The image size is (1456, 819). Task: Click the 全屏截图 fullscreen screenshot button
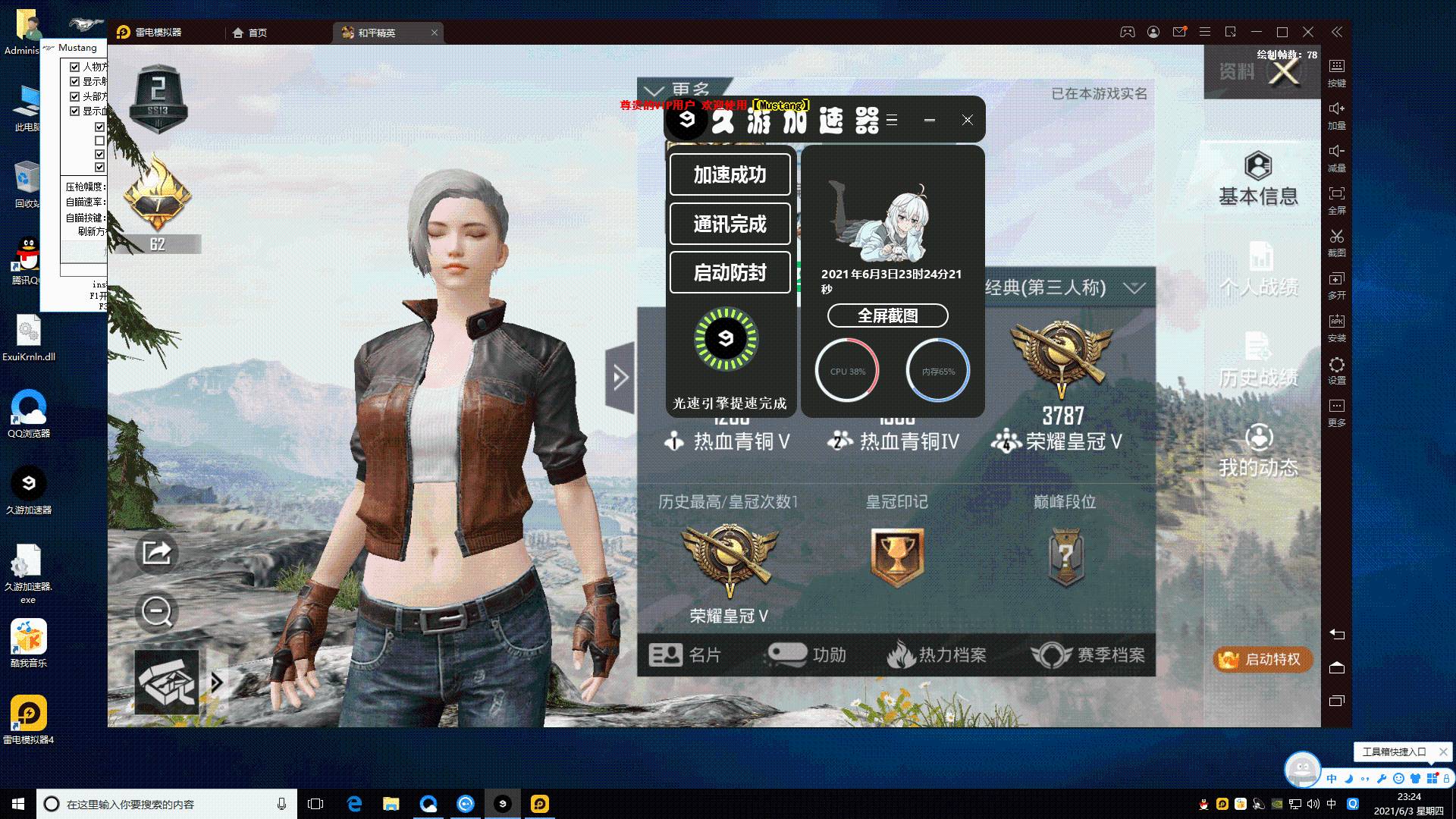[x=887, y=315]
